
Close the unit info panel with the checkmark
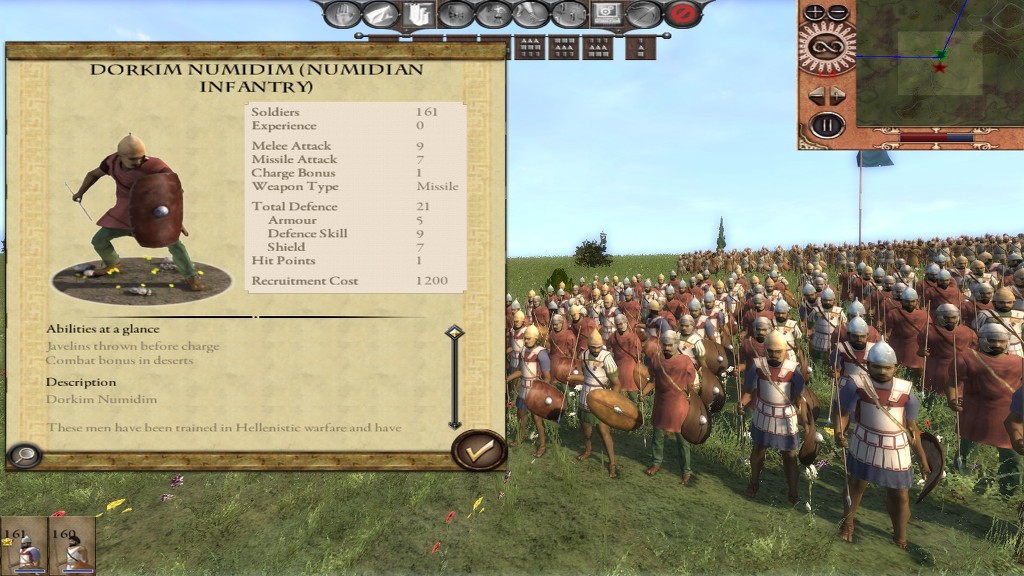point(479,451)
